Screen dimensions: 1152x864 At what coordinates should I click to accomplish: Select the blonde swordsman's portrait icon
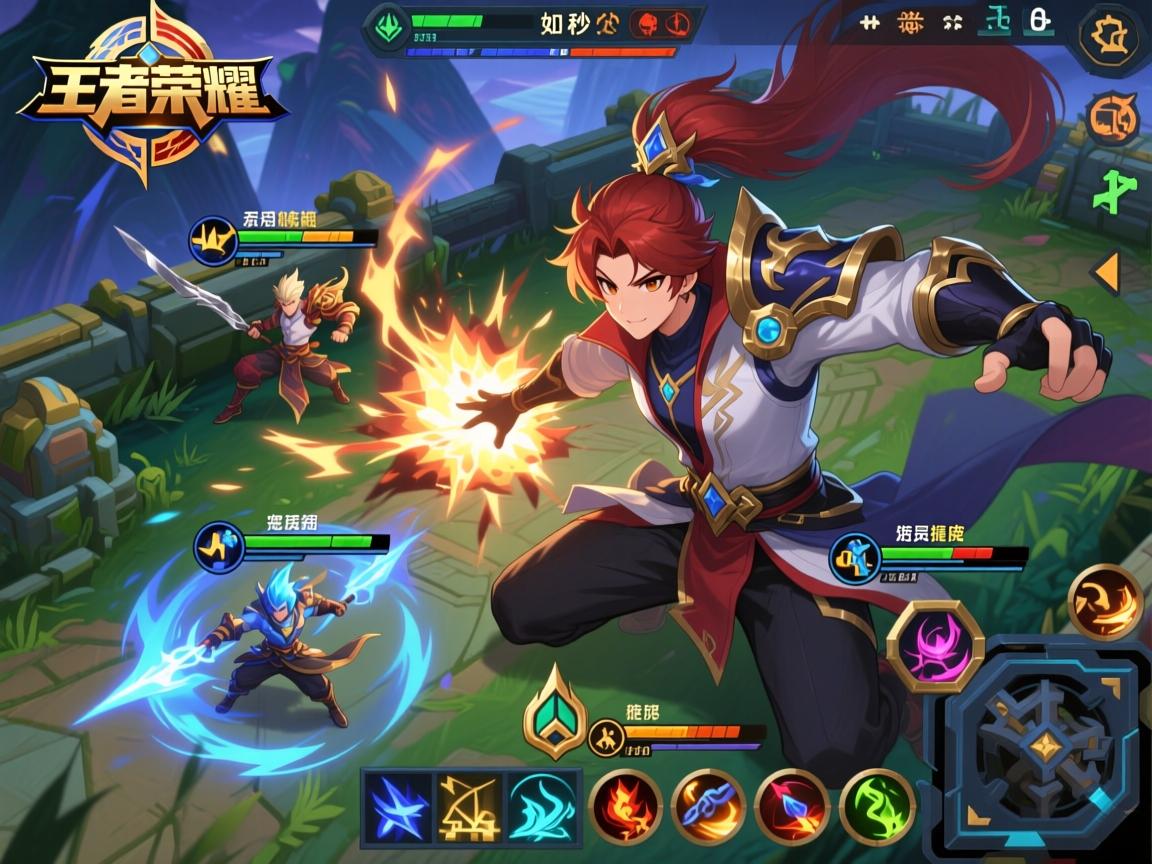click(x=213, y=241)
